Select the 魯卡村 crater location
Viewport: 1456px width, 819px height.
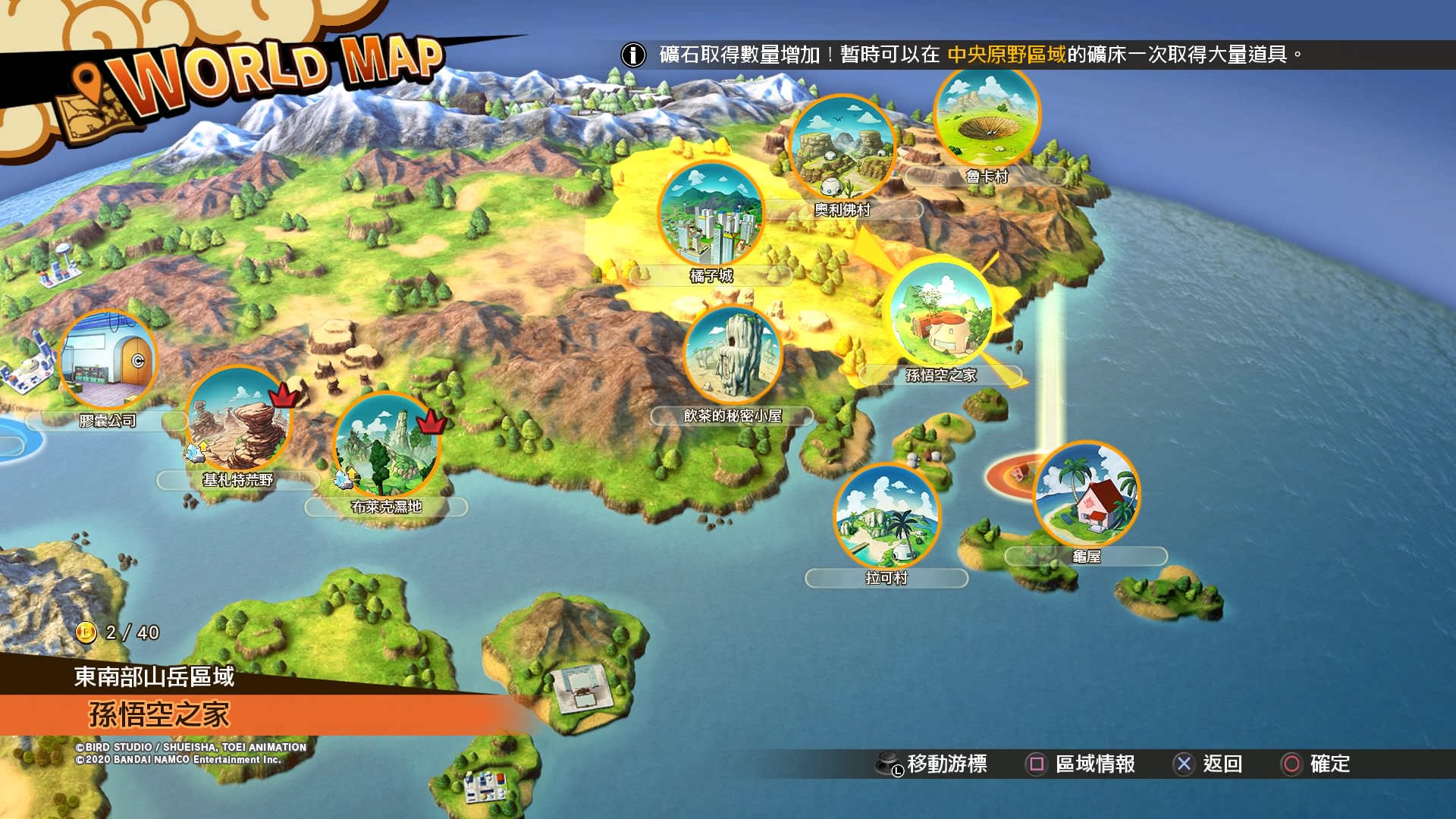pos(987,115)
